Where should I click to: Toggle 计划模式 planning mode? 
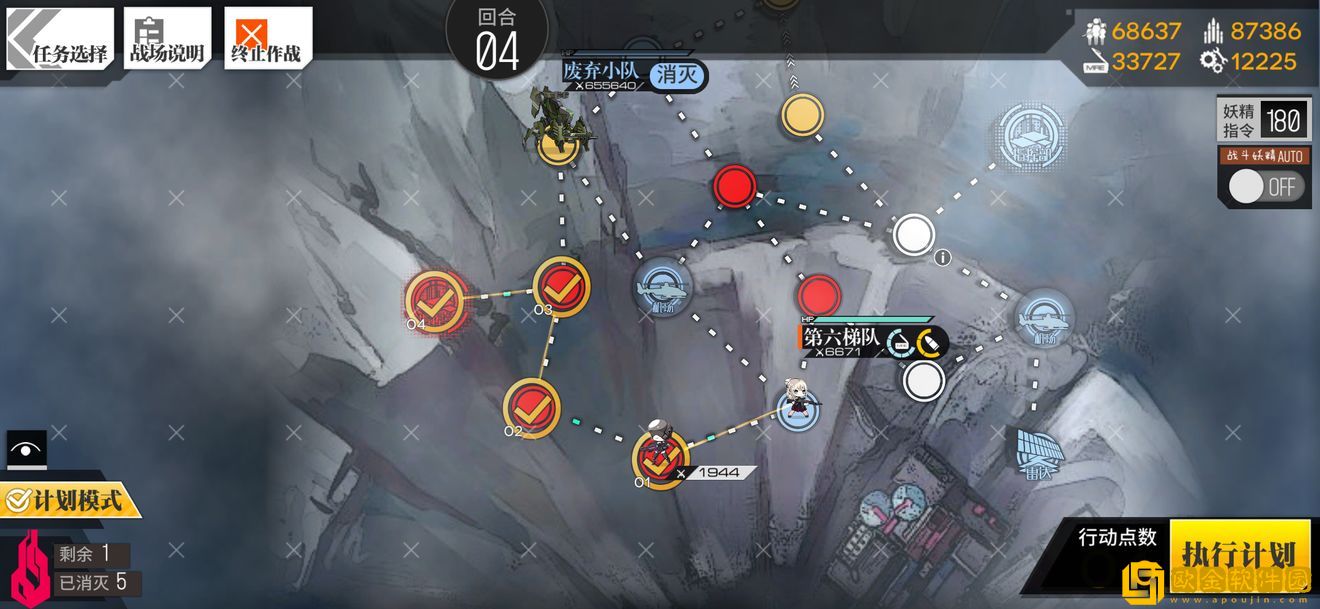pyautogui.click(x=70, y=499)
